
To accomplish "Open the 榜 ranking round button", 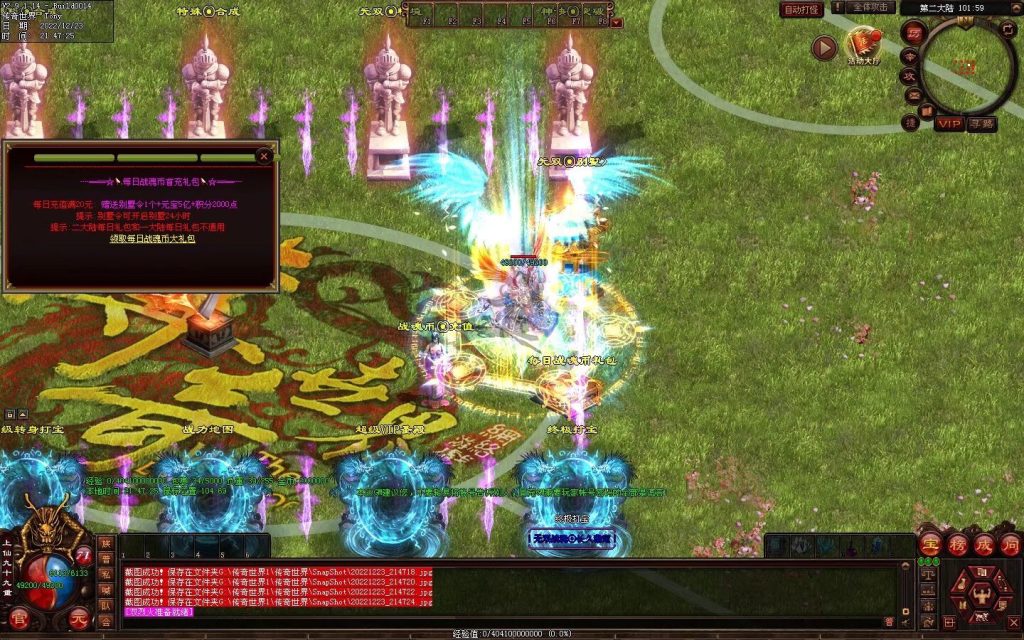I will [x=957, y=546].
